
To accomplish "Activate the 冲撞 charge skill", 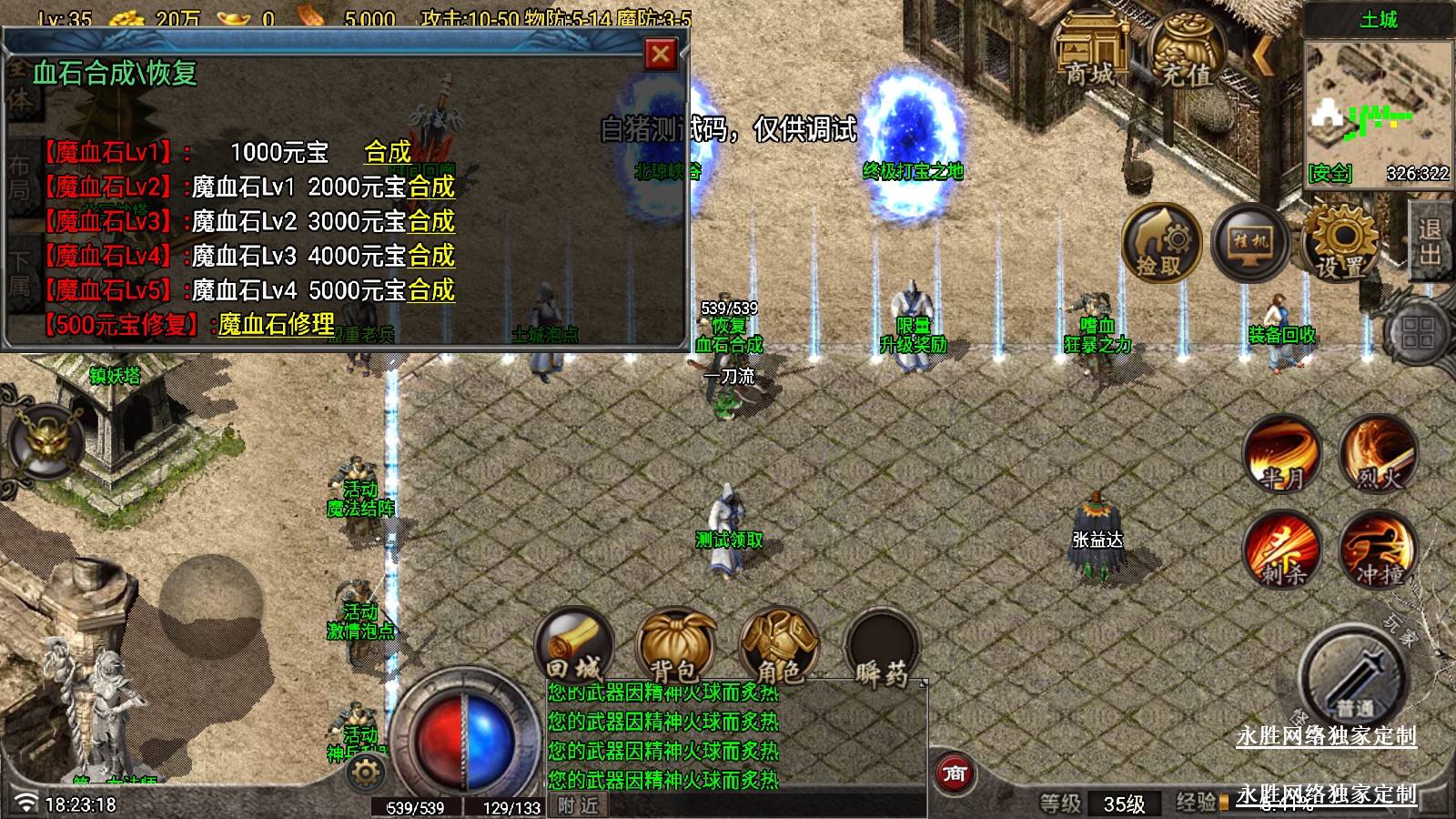I will click(x=1378, y=550).
